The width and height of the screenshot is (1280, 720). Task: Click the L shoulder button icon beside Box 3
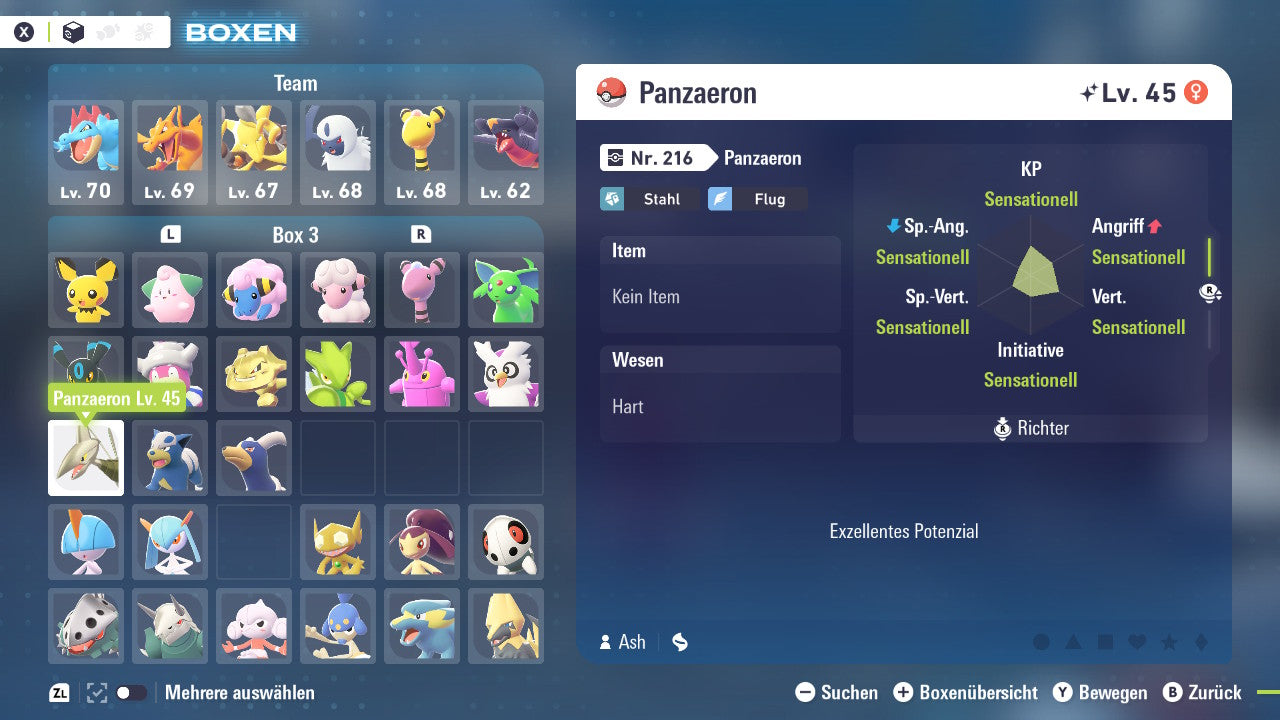[x=170, y=235]
